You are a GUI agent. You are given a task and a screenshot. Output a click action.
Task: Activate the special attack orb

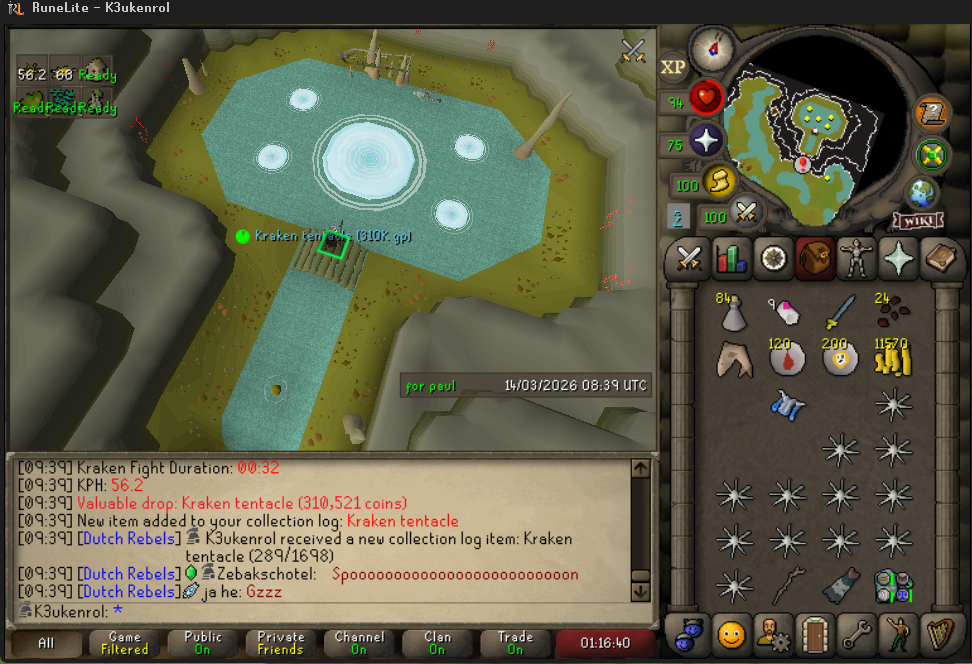click(745, 212)
